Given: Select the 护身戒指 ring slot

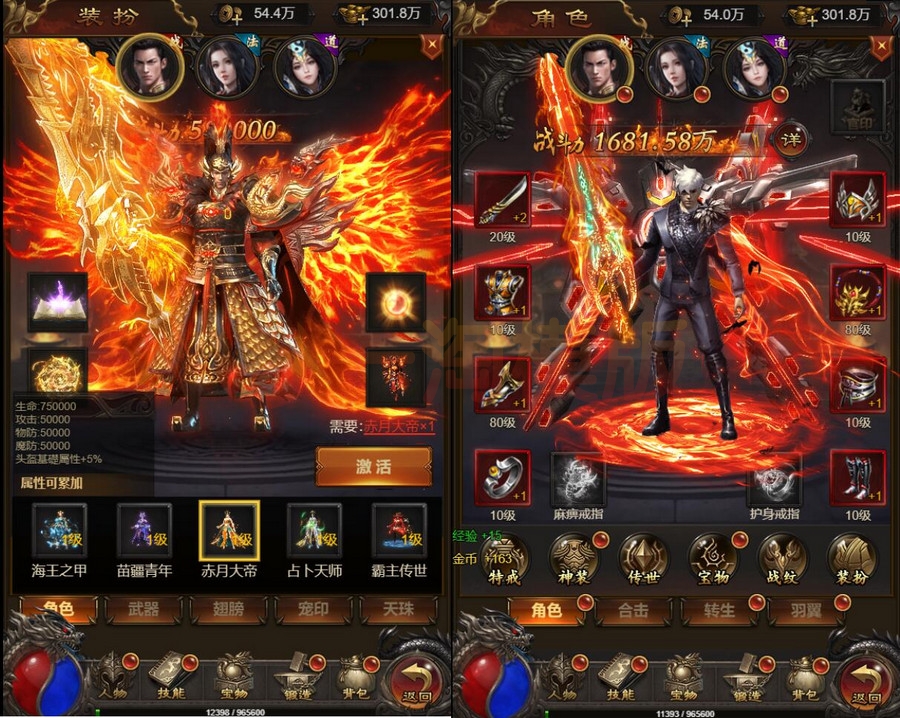Looking at the screenshot, I should tap(774, 481).
